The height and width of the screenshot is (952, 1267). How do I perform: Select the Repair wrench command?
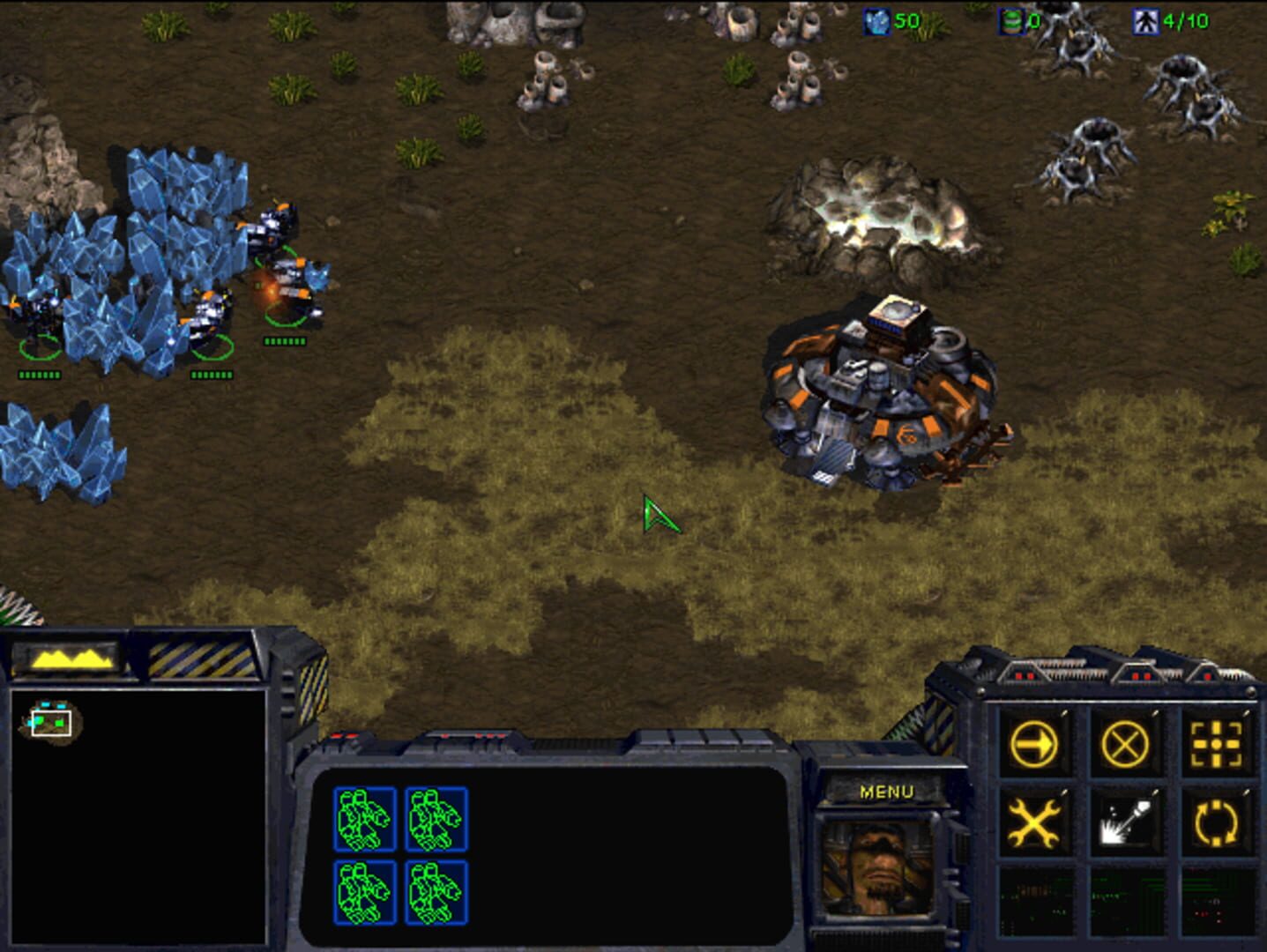(1033, 823)
